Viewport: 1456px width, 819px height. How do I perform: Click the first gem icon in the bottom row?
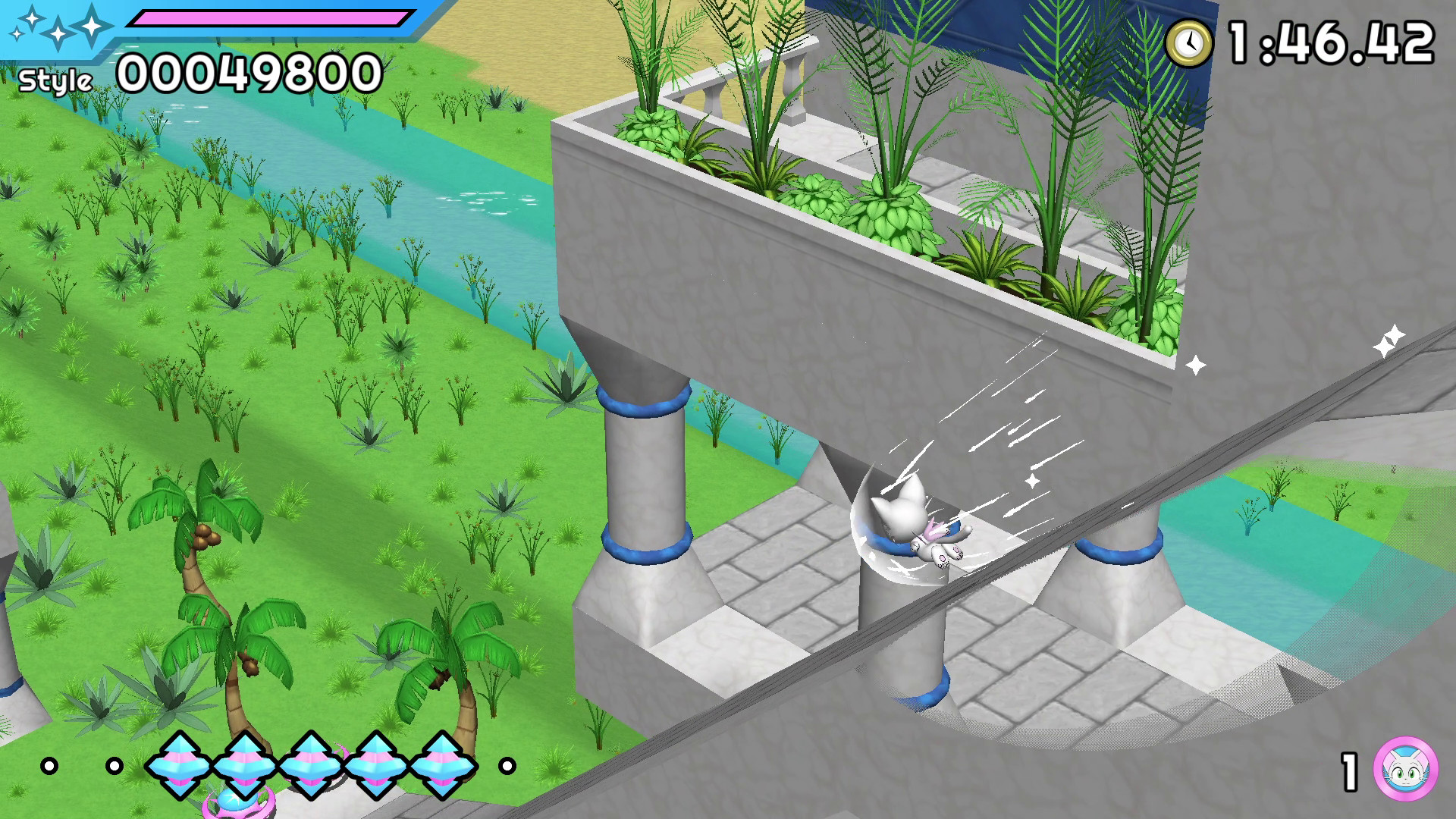[x=180, y=766]
